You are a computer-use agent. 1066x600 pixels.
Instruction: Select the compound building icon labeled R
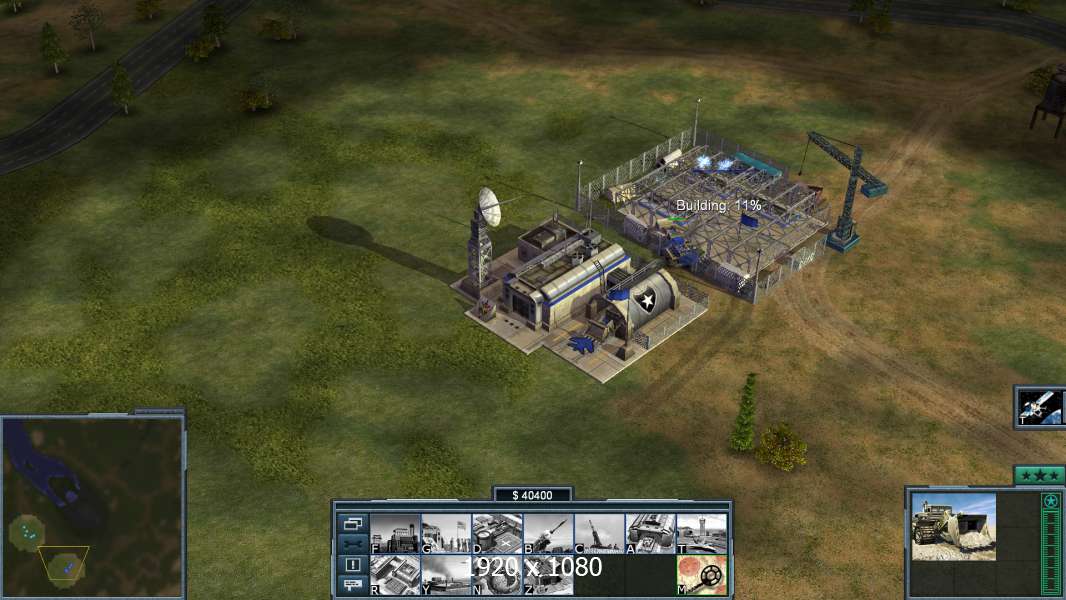click(395, 575)
